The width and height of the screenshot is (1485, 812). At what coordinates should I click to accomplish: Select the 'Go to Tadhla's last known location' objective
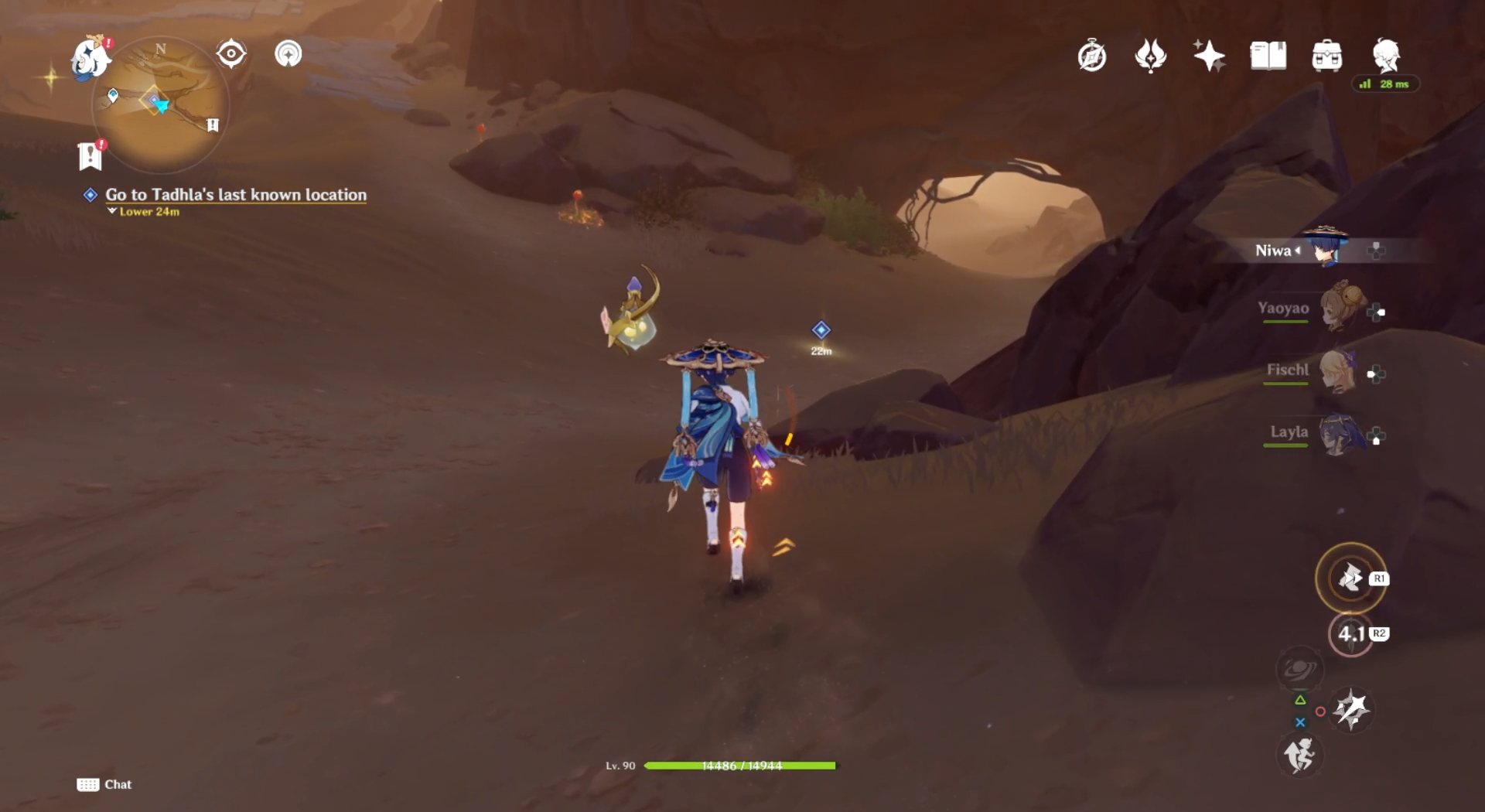tap(235, 195)
